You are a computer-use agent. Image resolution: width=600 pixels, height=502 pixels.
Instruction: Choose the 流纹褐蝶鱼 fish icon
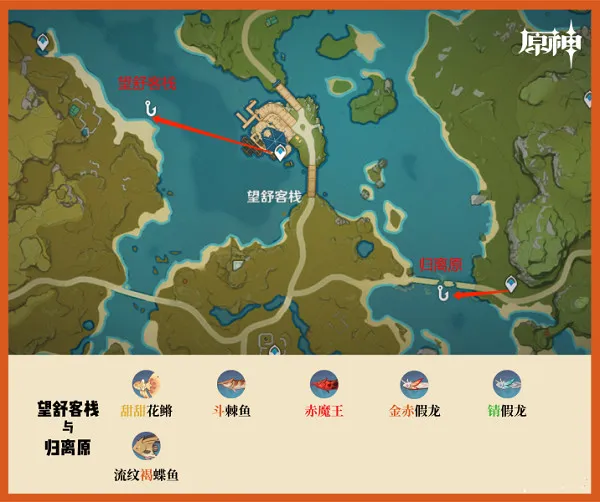(146, 446)
